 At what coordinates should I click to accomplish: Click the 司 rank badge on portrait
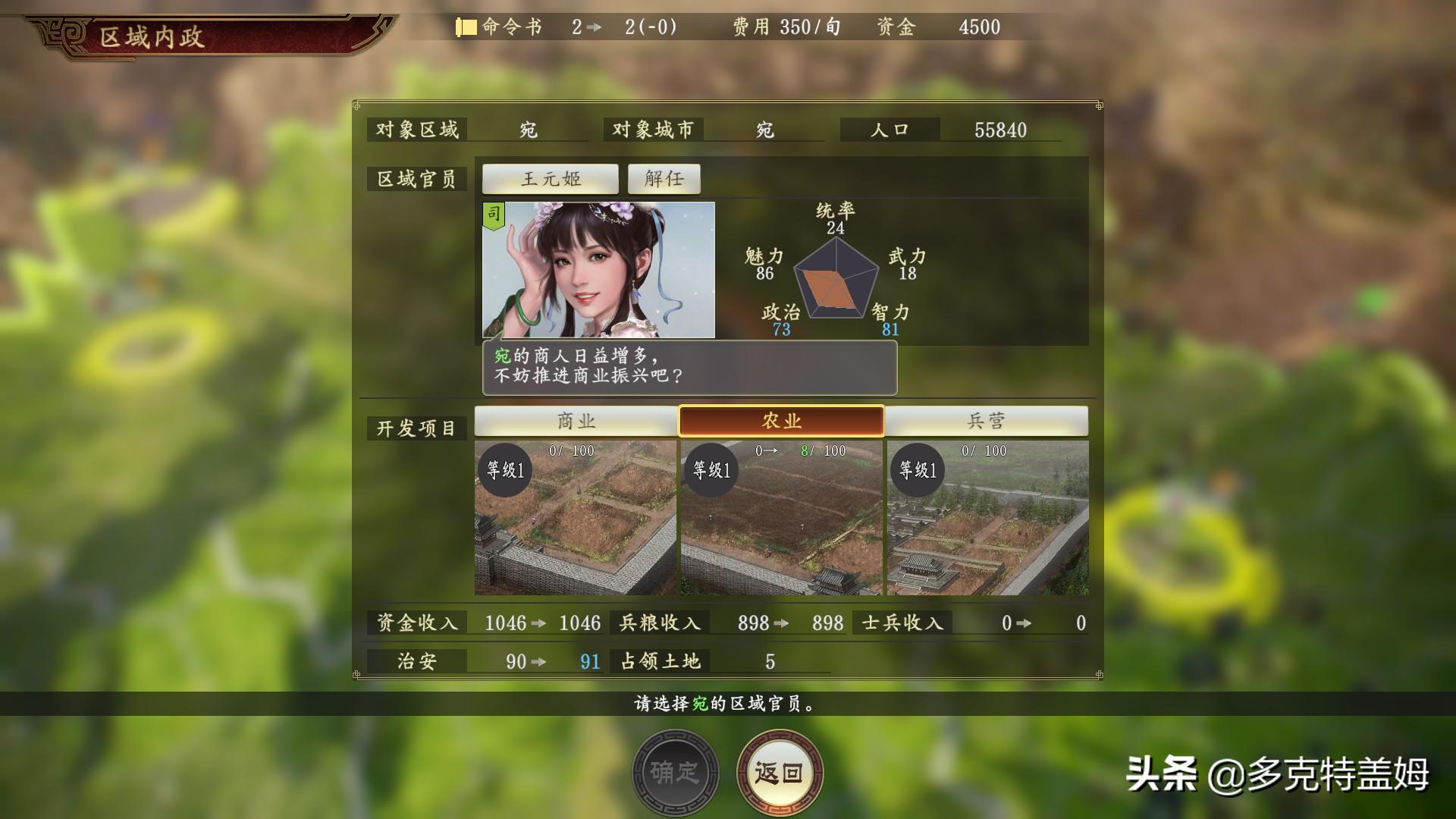(495, 215)
